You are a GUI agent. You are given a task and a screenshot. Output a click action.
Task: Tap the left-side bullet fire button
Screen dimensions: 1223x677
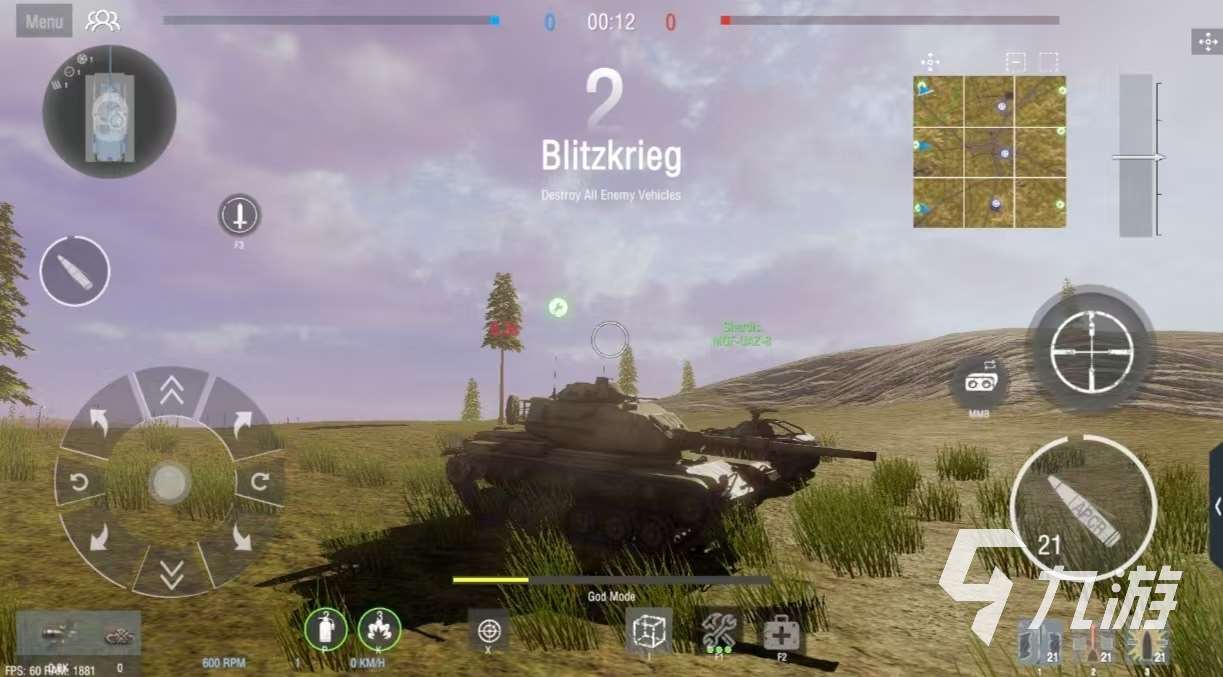click(x=75, y=271)
